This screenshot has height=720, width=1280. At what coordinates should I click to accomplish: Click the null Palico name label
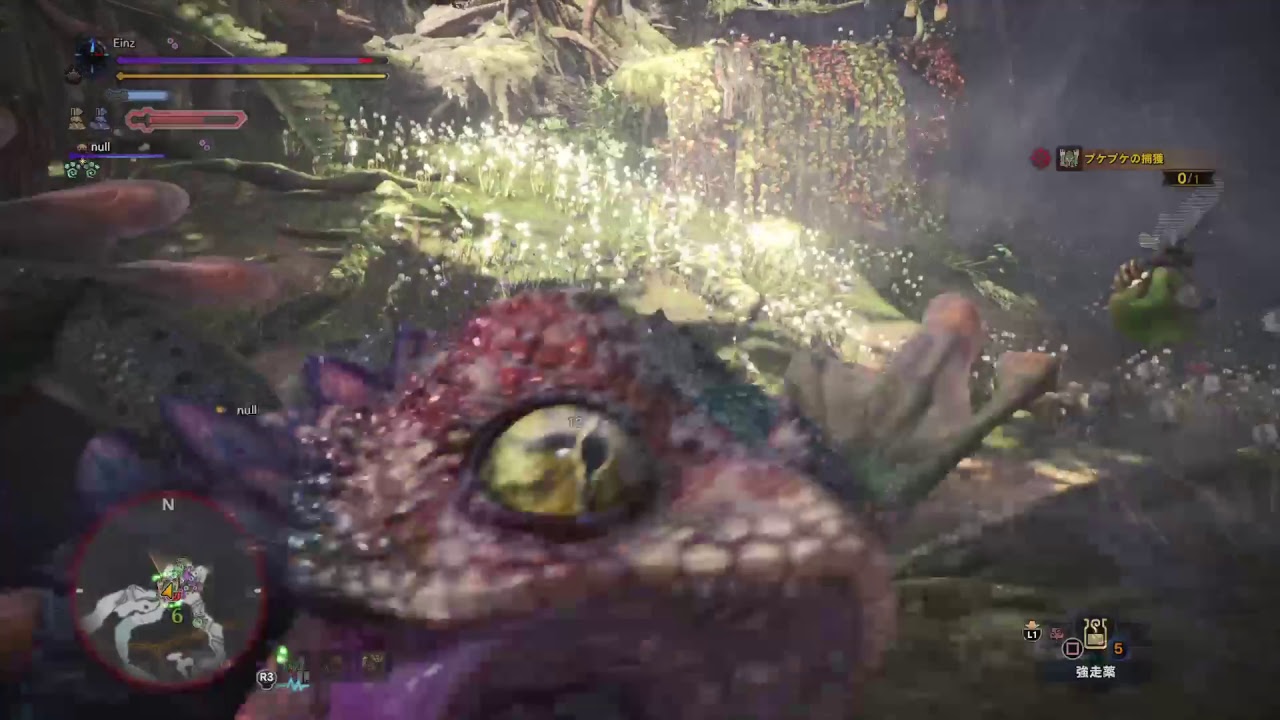tap(102, 147)
